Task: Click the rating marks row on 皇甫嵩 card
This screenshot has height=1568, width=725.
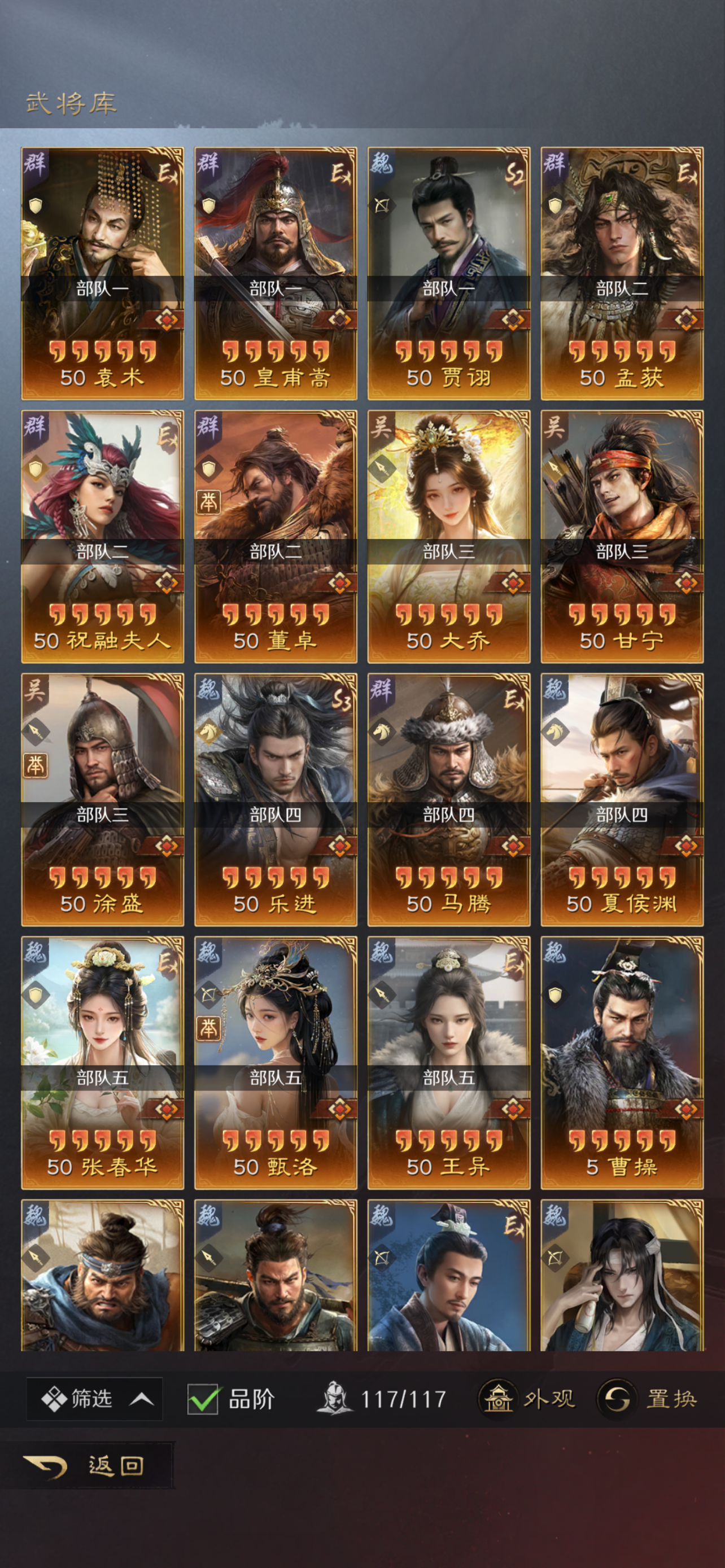Action: (275, 353)
